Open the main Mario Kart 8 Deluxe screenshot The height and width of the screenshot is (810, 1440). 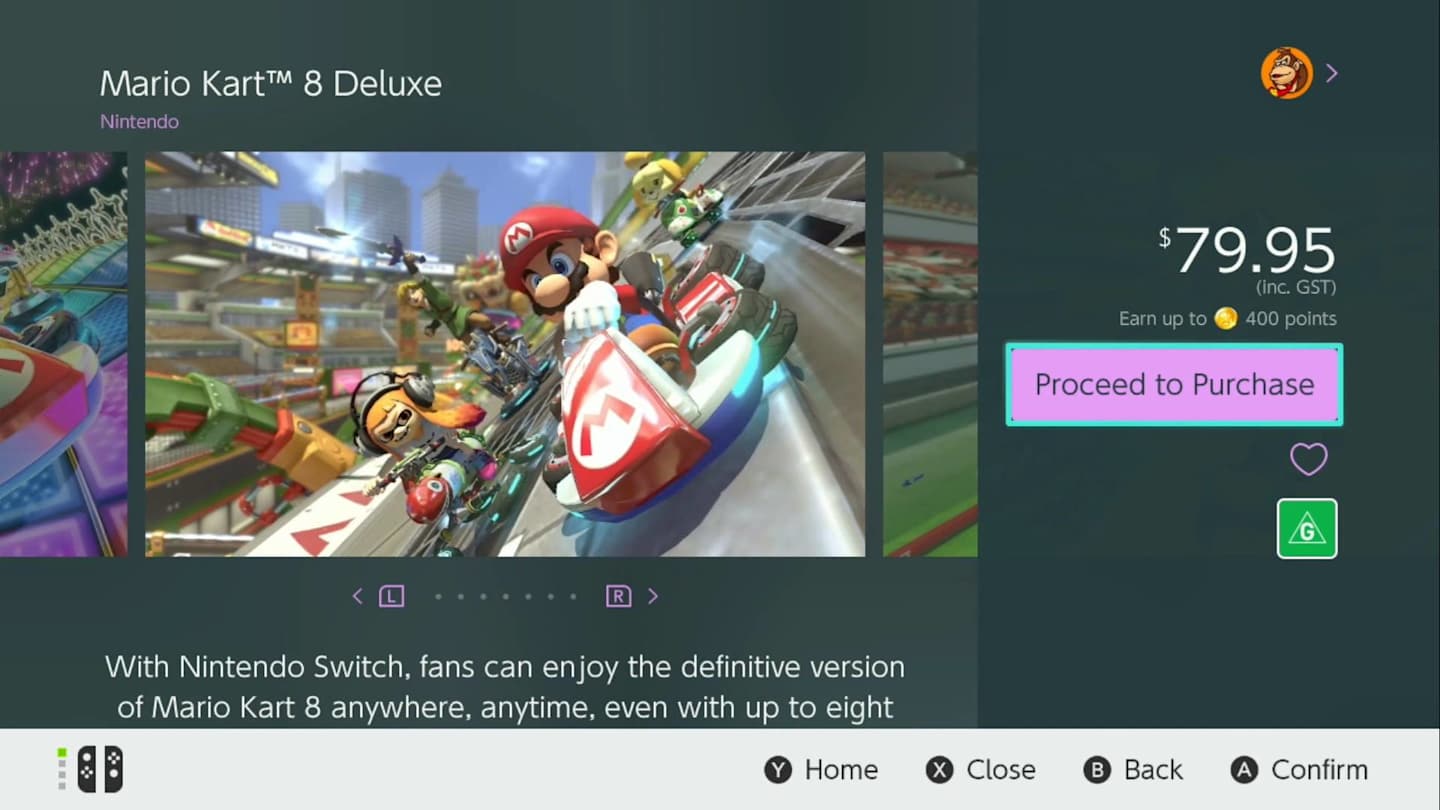tap(506, 352)
